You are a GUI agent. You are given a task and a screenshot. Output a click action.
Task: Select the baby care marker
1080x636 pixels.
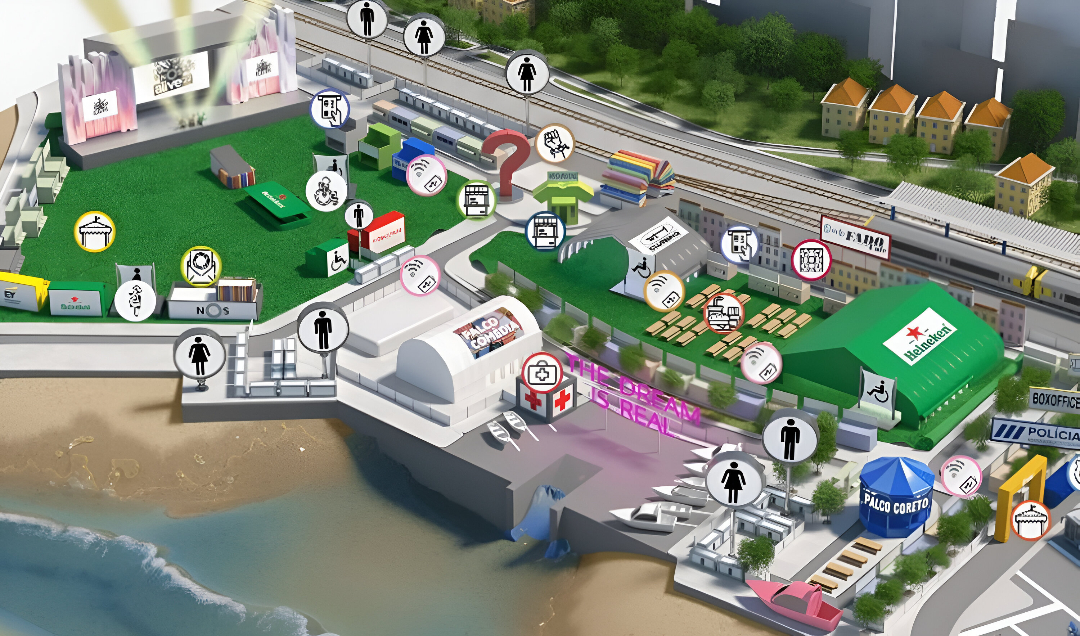click(326, 189)
